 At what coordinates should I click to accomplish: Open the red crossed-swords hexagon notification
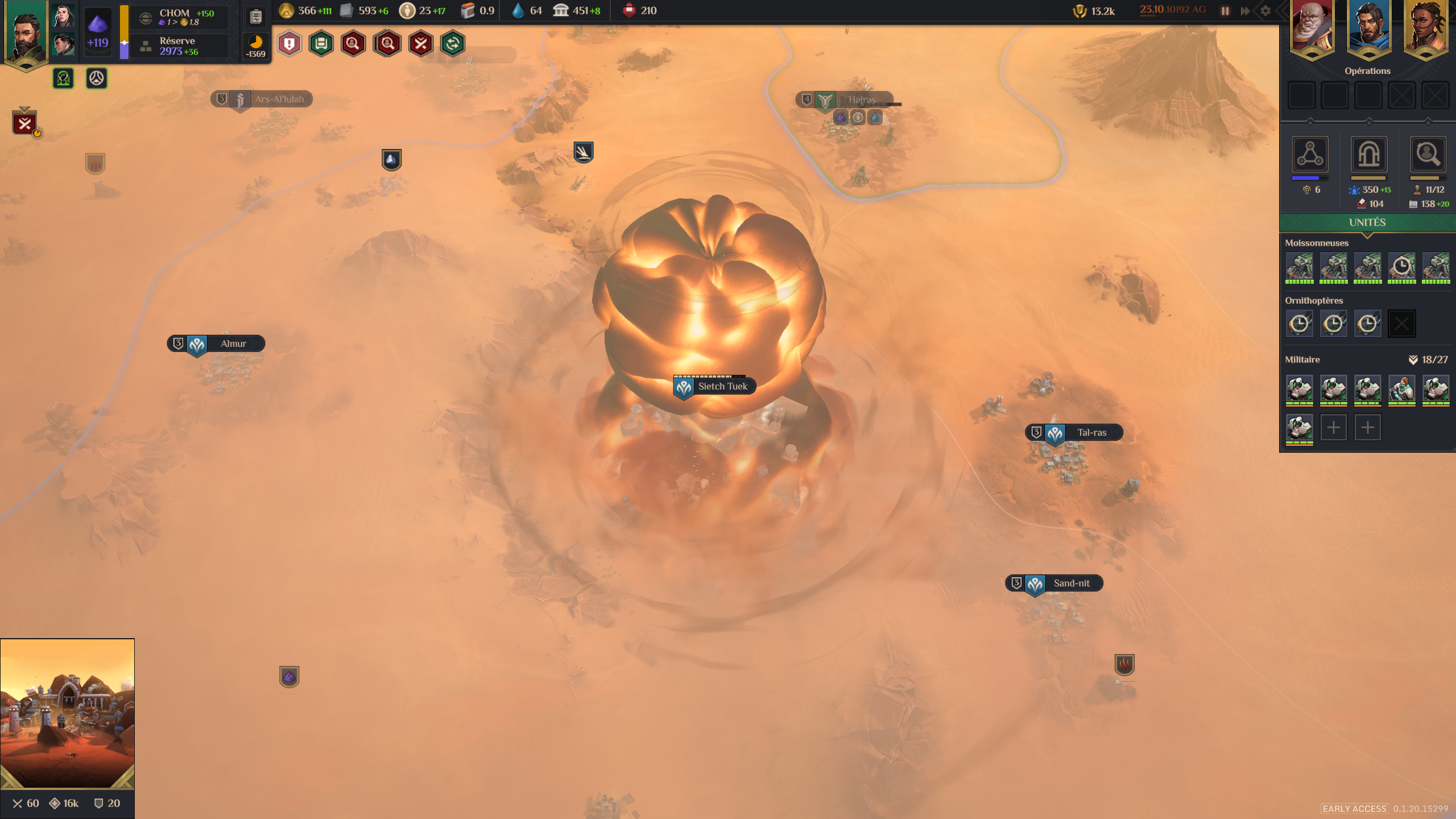pos(421,44)
